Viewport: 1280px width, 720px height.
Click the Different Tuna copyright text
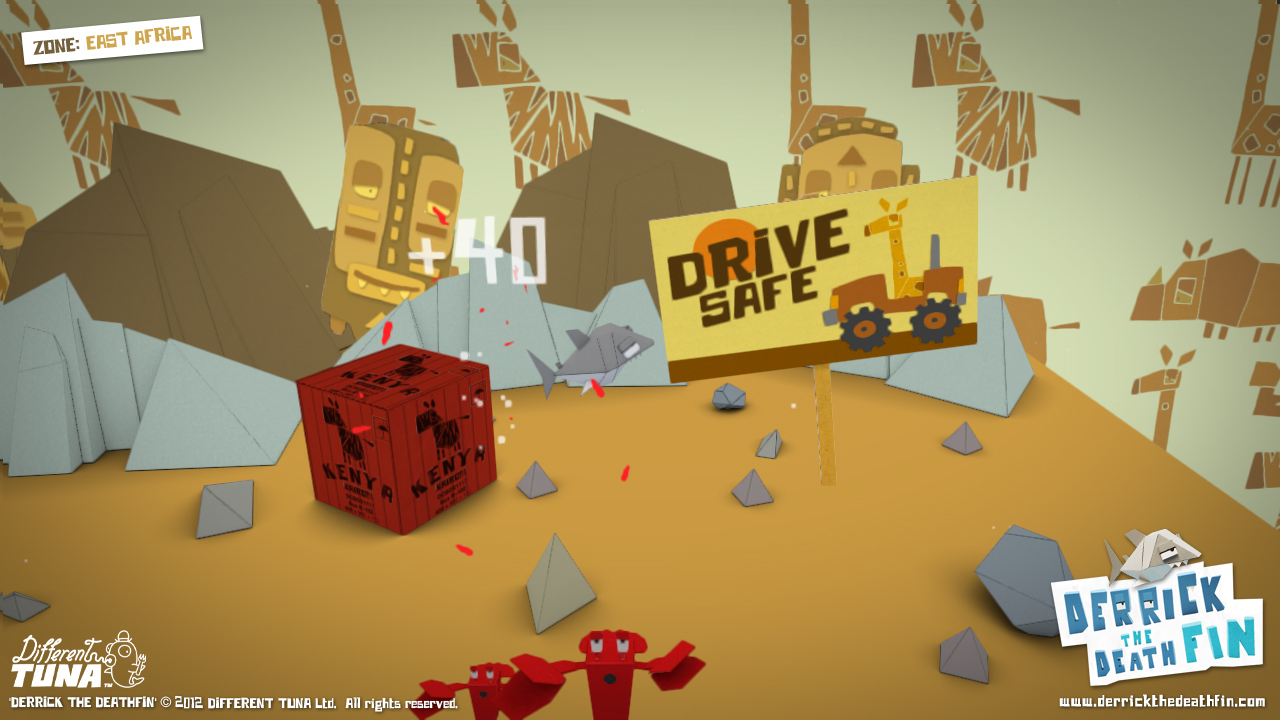[230, 702]
